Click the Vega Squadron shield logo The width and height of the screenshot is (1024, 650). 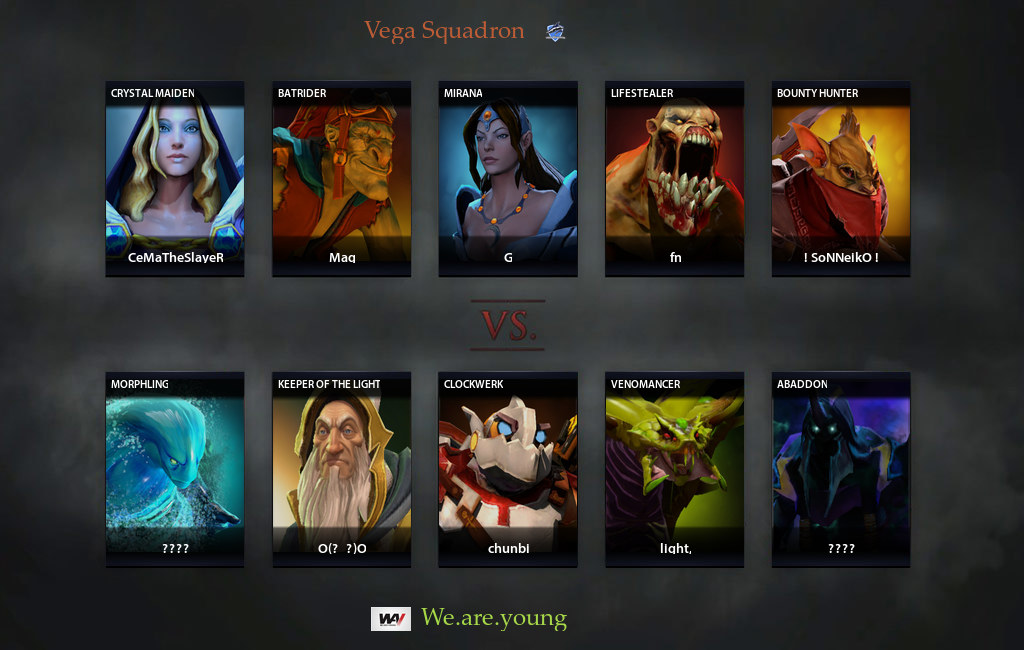click(x=555, y=32)
